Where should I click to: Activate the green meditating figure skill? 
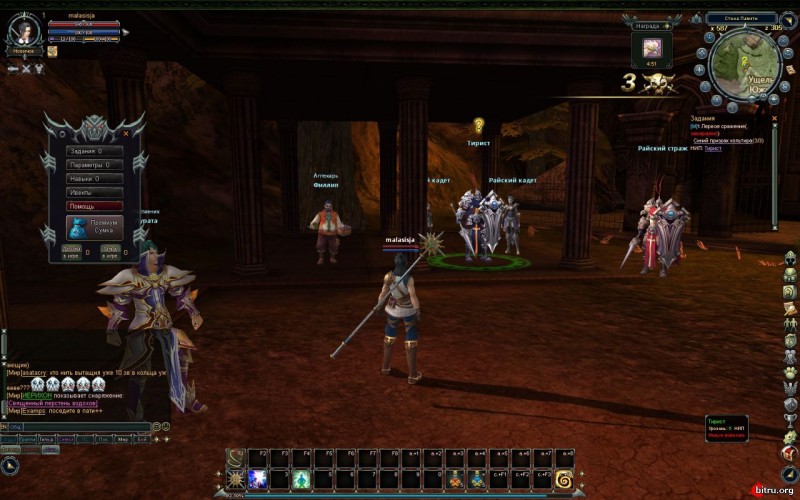[x=301, y=480]
